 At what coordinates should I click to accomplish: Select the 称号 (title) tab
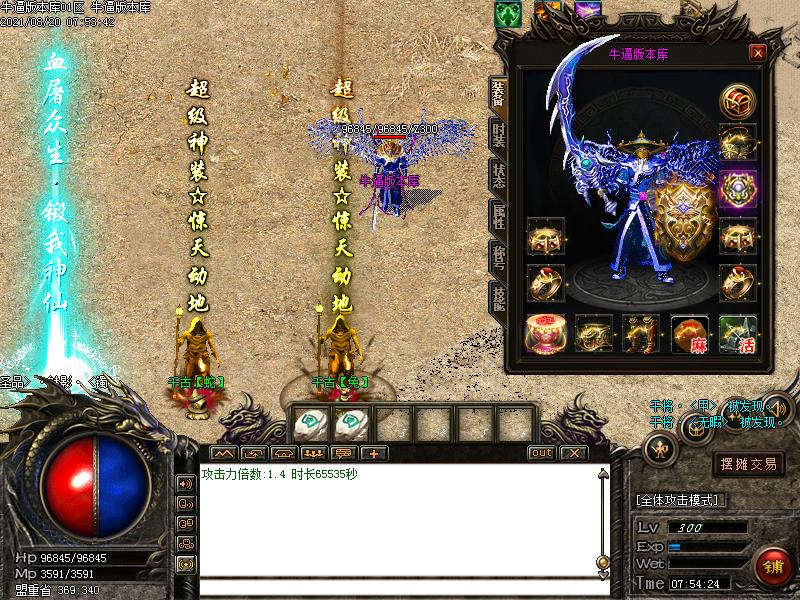pos(497,258)
